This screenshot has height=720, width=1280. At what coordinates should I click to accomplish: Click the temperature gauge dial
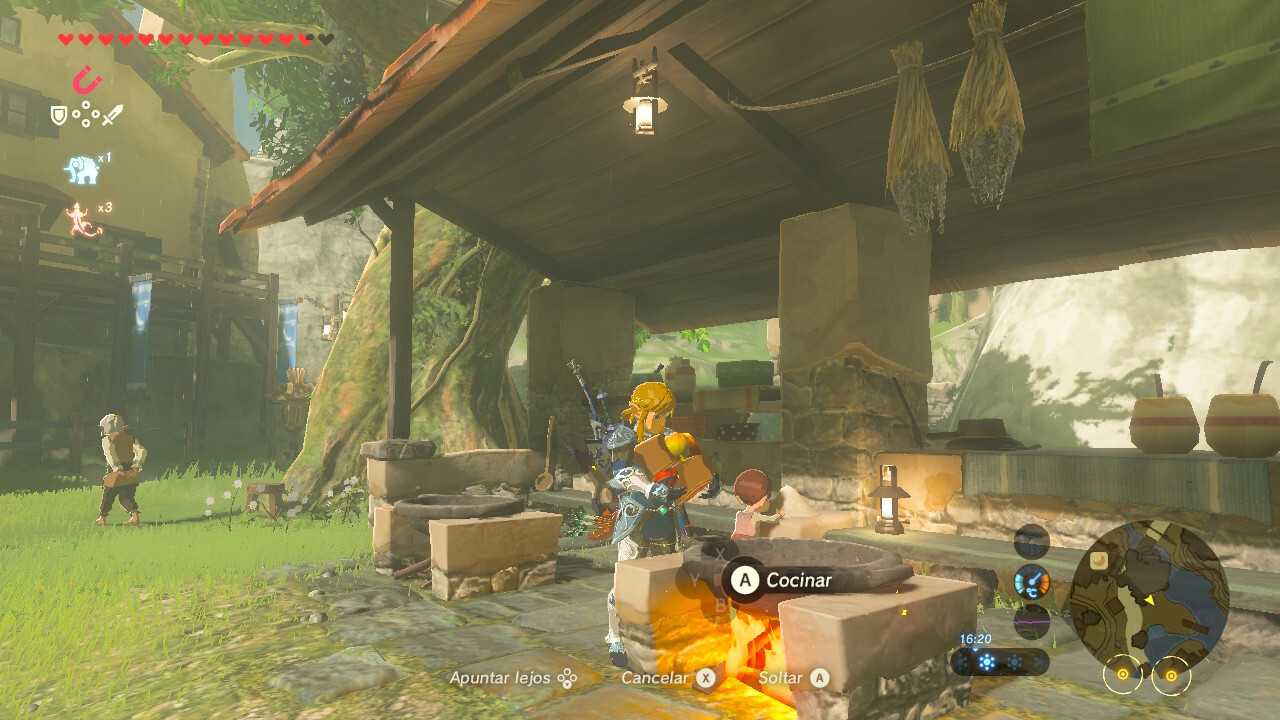[1031, 581]
